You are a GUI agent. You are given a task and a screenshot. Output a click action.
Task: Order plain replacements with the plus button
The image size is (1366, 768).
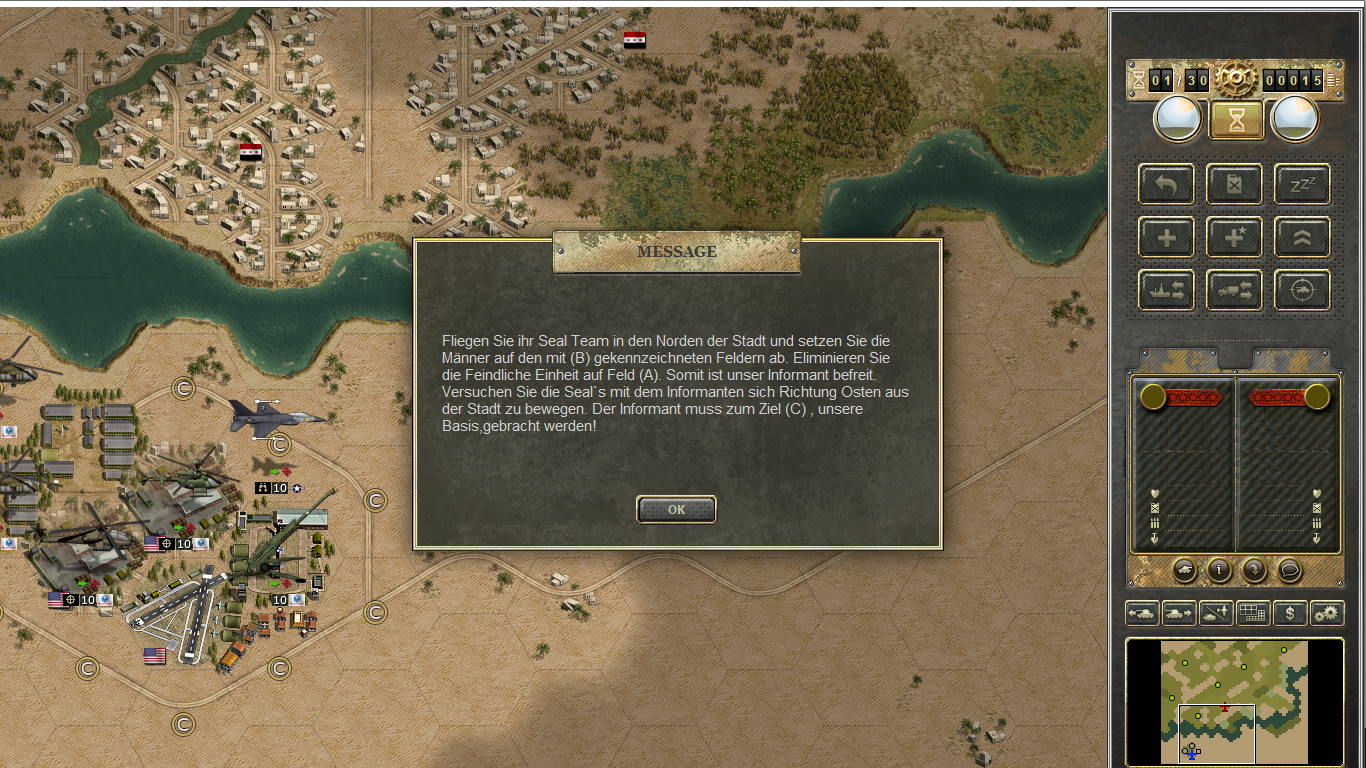[x=1166, y=238]
